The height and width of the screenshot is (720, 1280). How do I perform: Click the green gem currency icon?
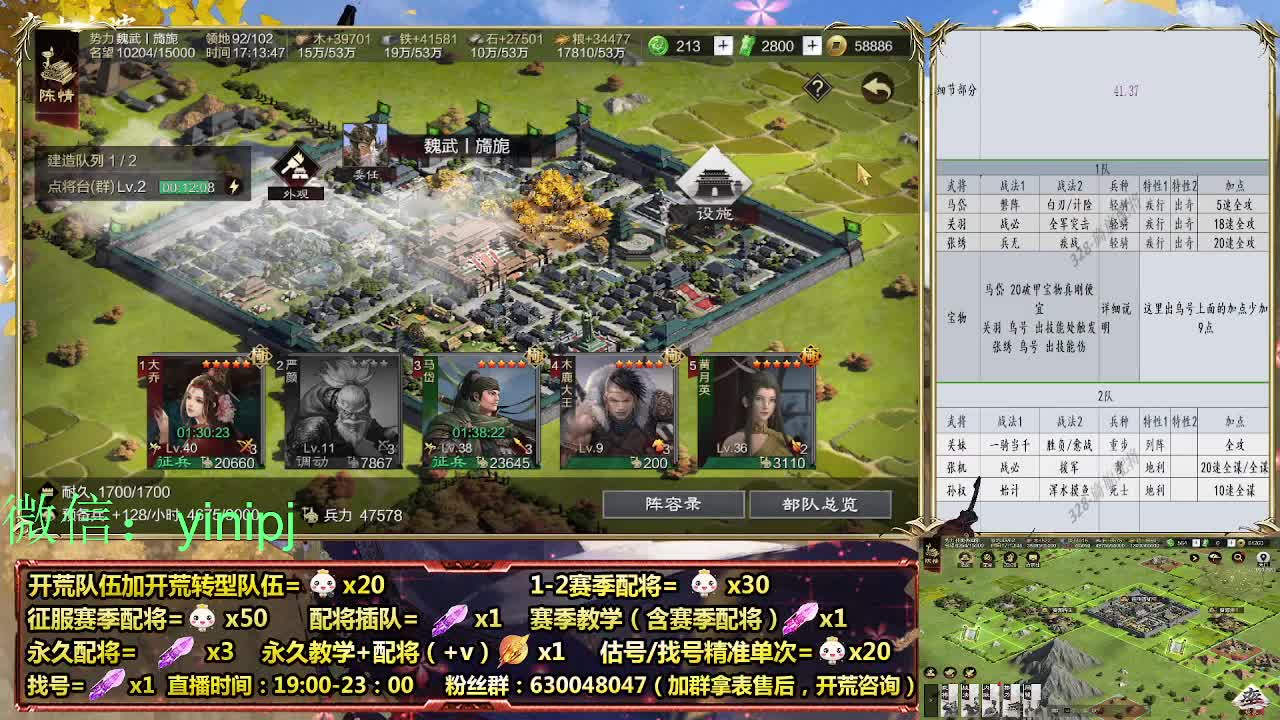point(658,45)
